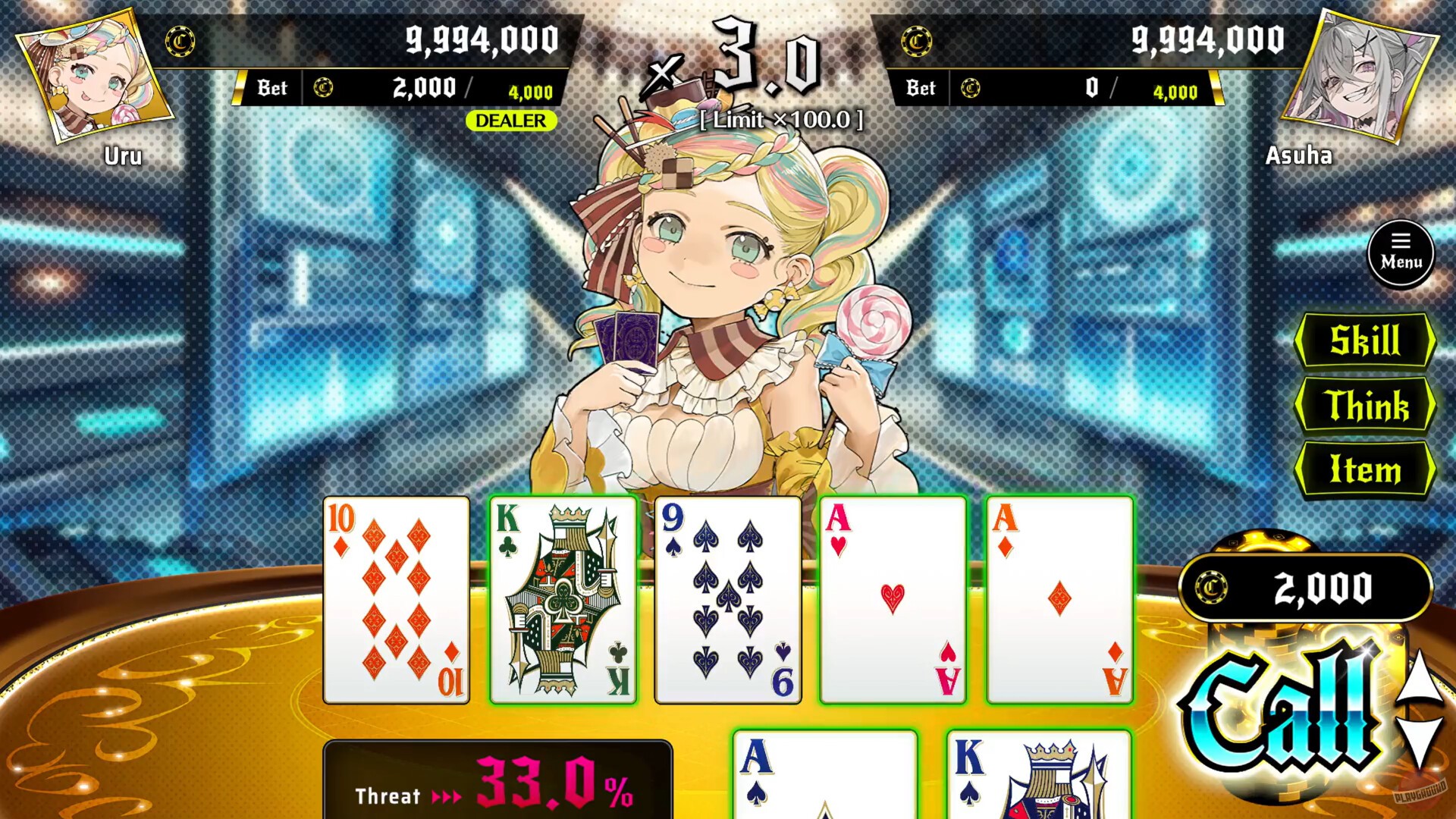Open the Menu in the top right corner
The width and height of the screenshot is (1456, 819).
click(x=1401, y=255)
